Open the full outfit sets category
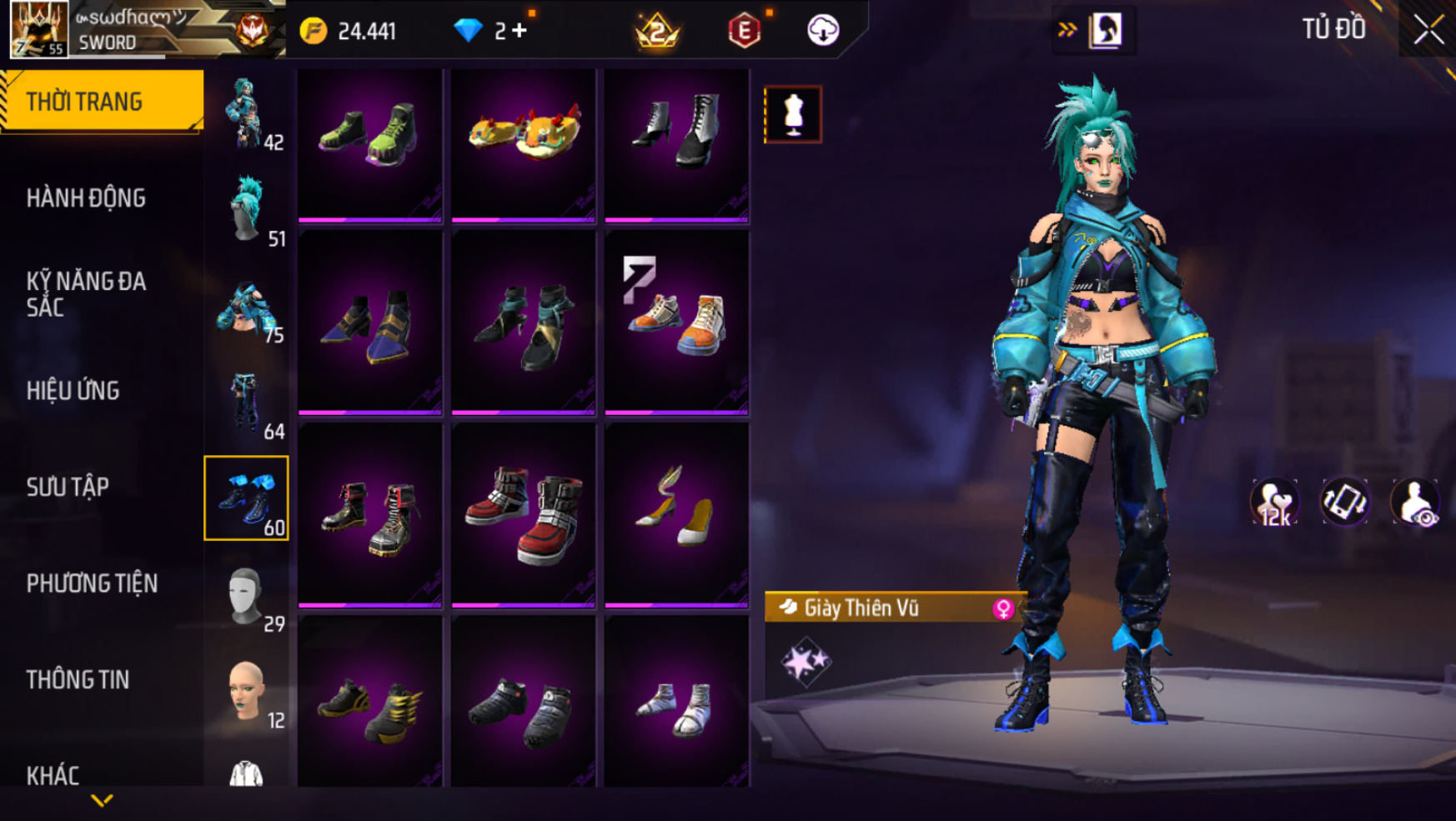The height and width of the screenshot is (821, 1456). 246,113
